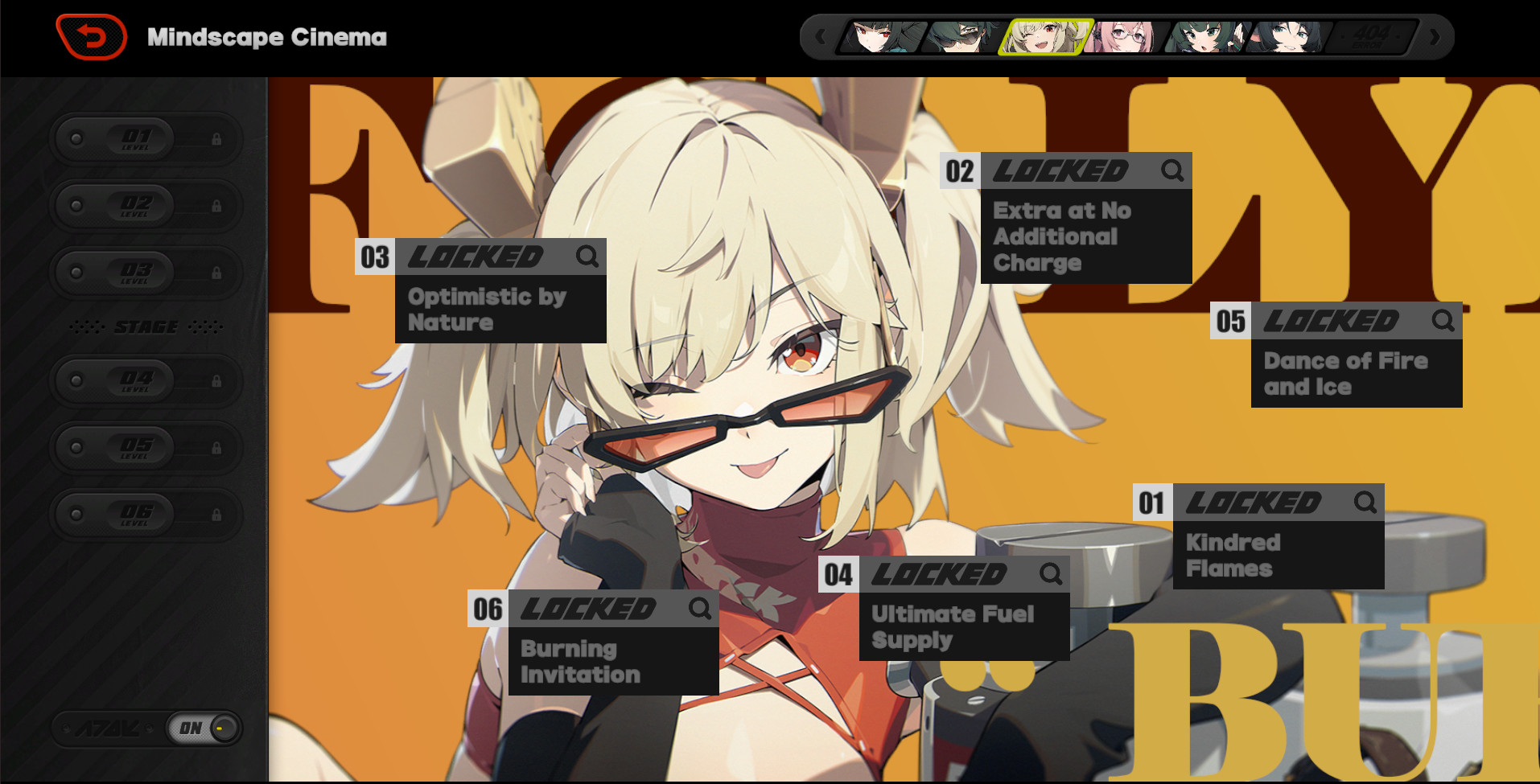
Task: Preview "Ultimate Fuel Supply" via magnifier icon
Action: [x=1049, y=574]
